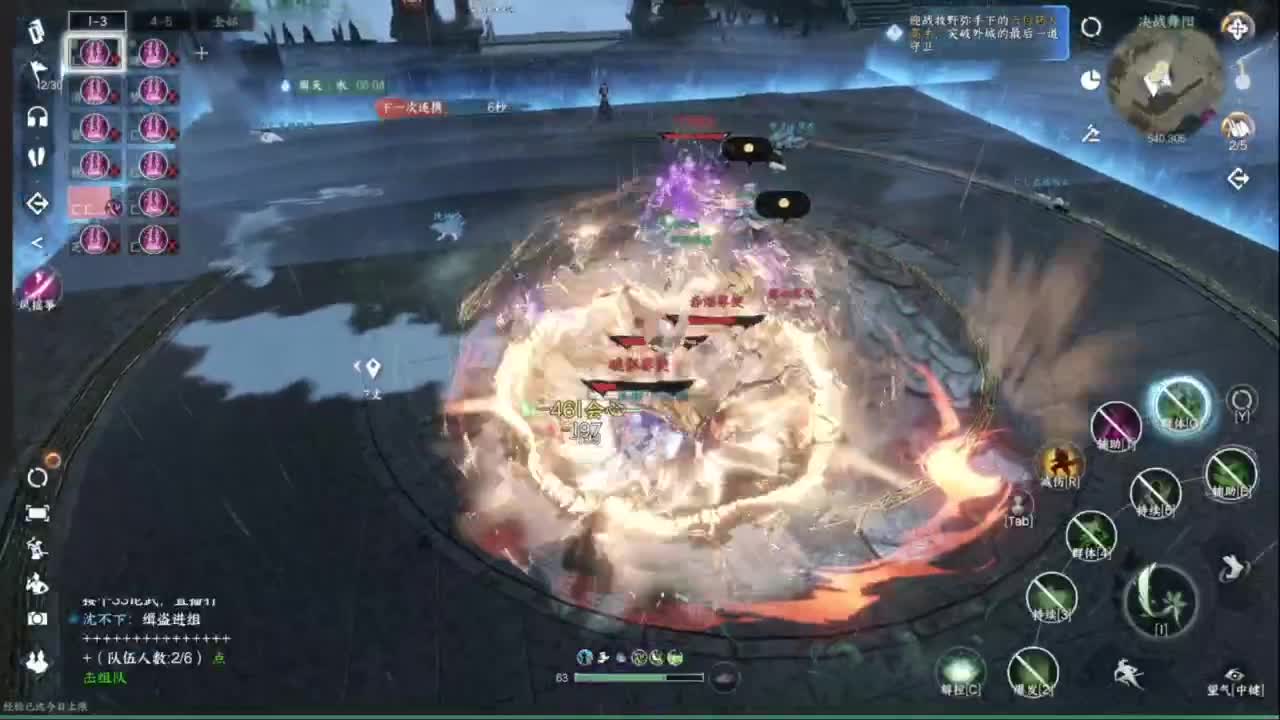This screenshot has width=1280, height=720.
Task: Trigger the 爆发[2] burst skill
Action: (1031, 670)
